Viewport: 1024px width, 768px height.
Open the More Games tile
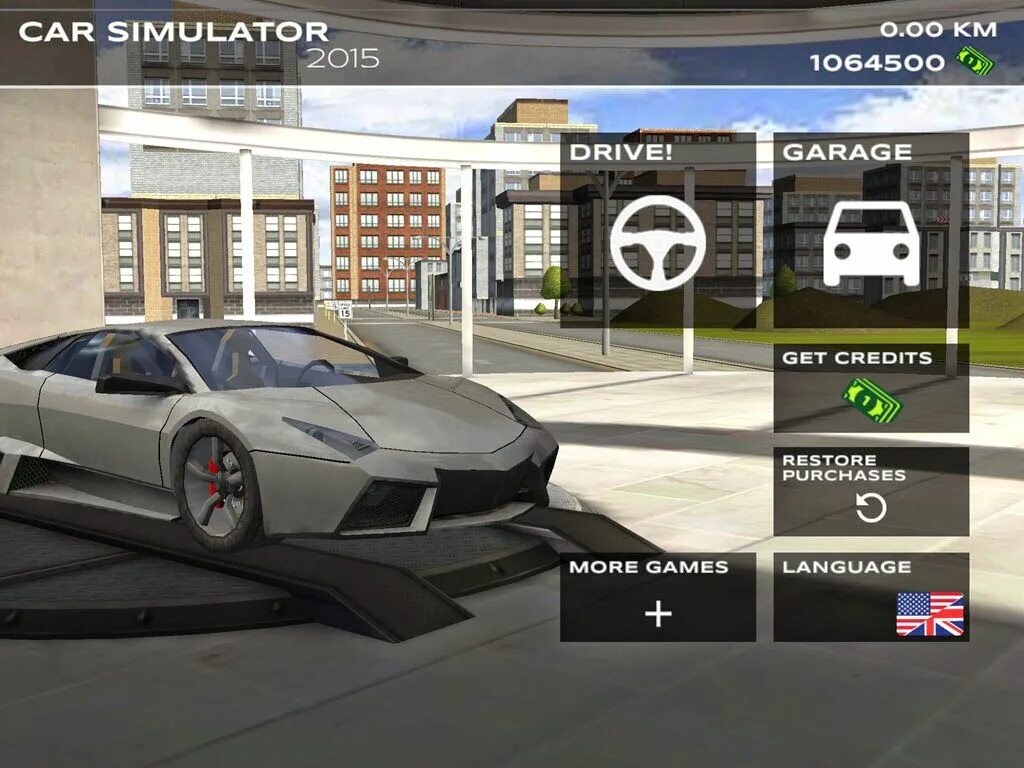pyautogui.click(x=657, y=597)
